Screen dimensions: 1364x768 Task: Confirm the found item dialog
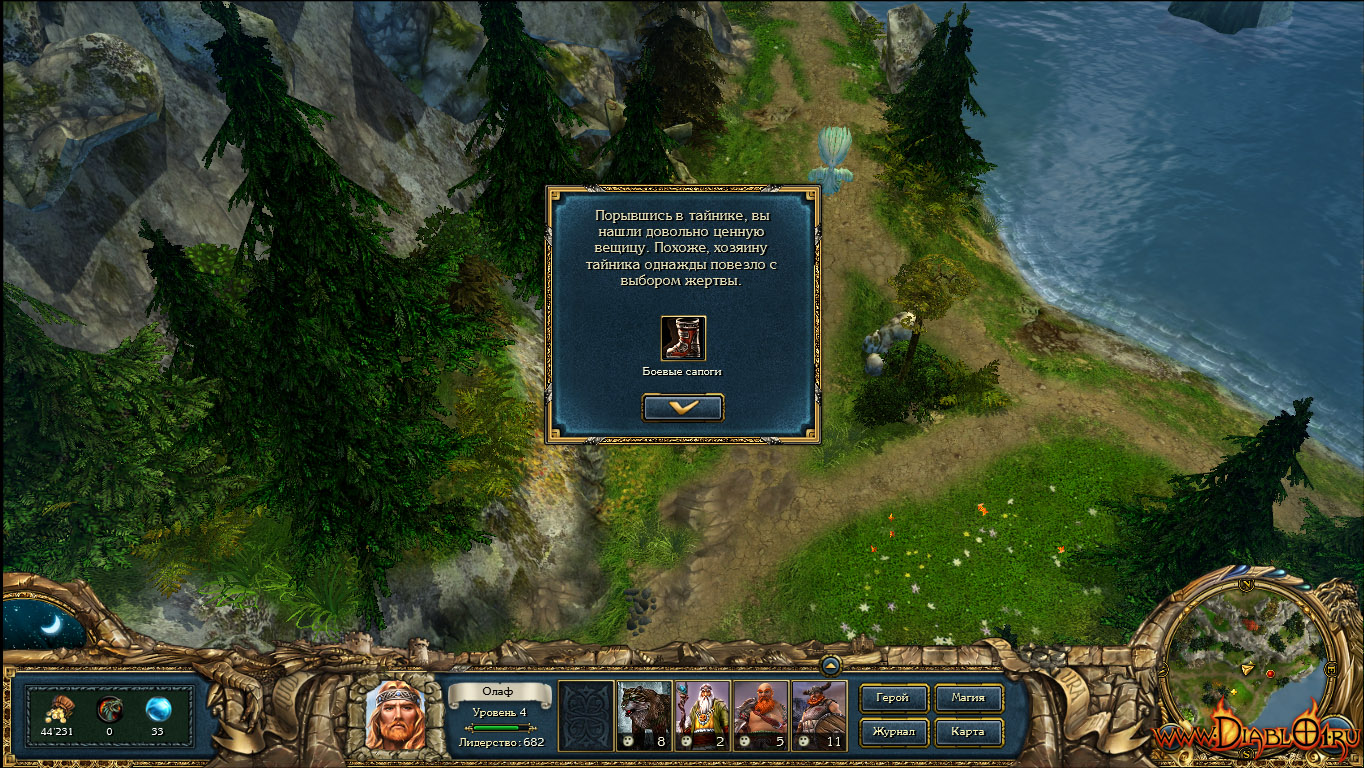click(683, 407)
